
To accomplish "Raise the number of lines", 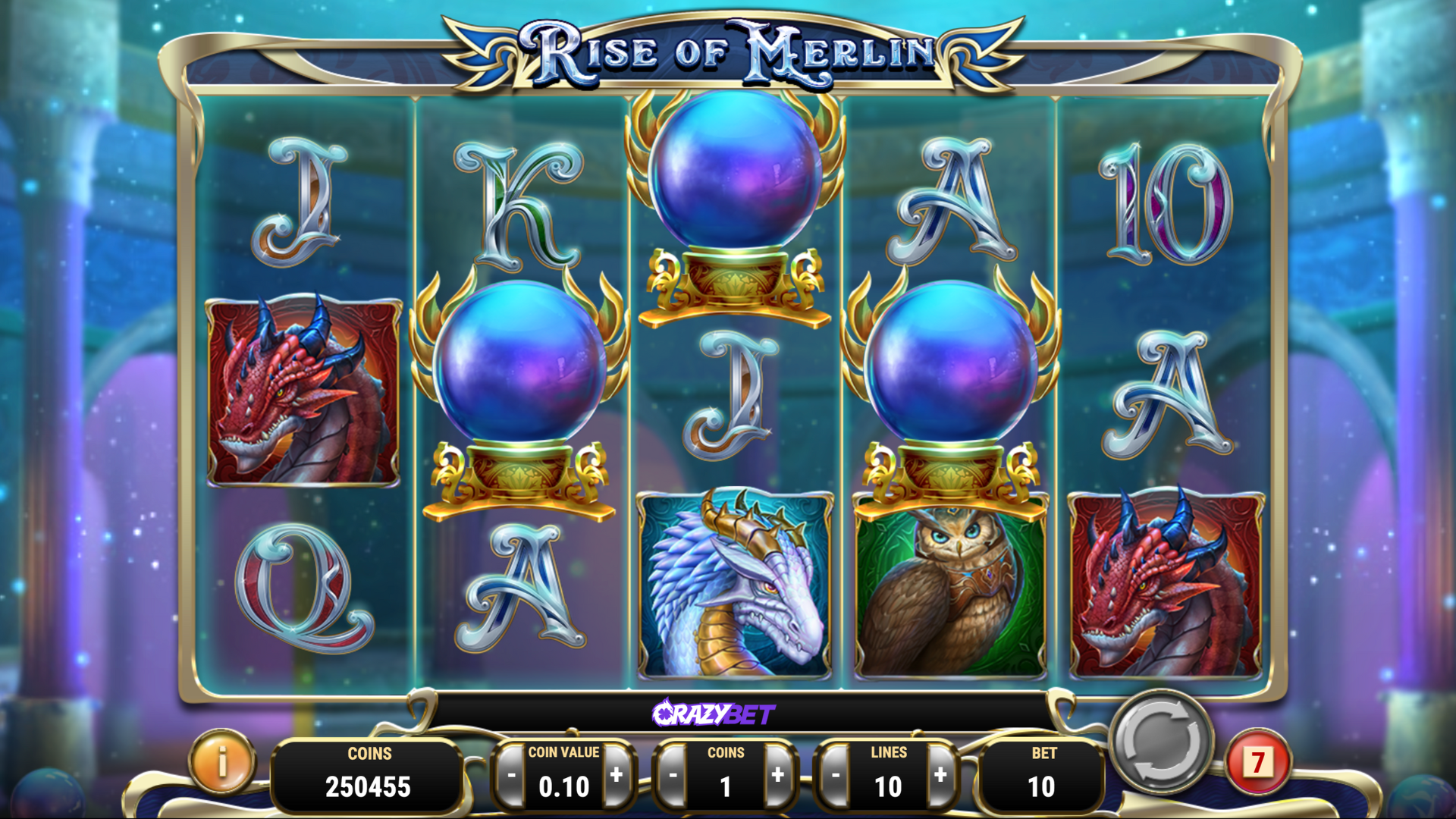I will point(940,775).
